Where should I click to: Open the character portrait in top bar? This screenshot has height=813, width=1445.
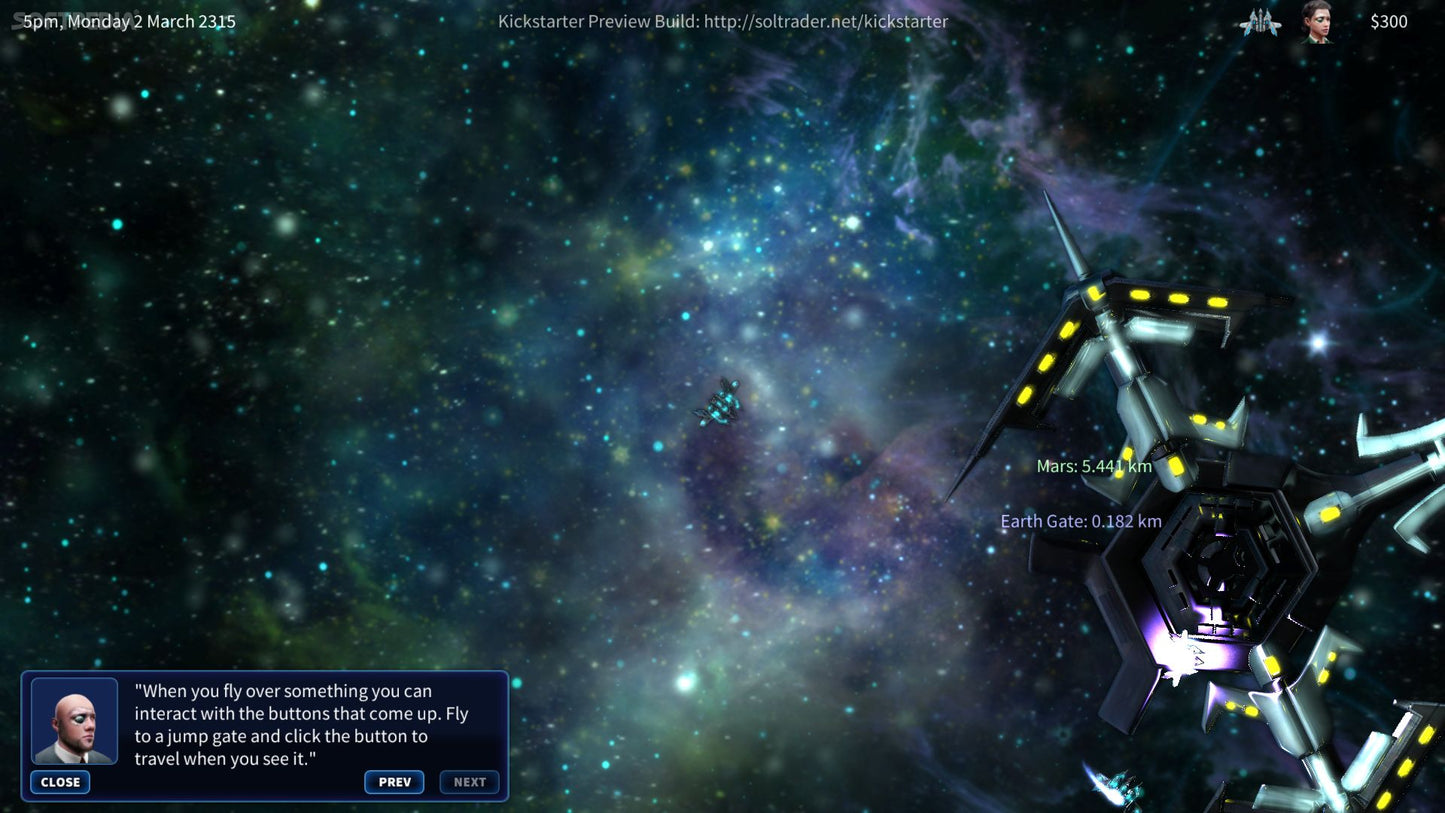coord(1318,22)
